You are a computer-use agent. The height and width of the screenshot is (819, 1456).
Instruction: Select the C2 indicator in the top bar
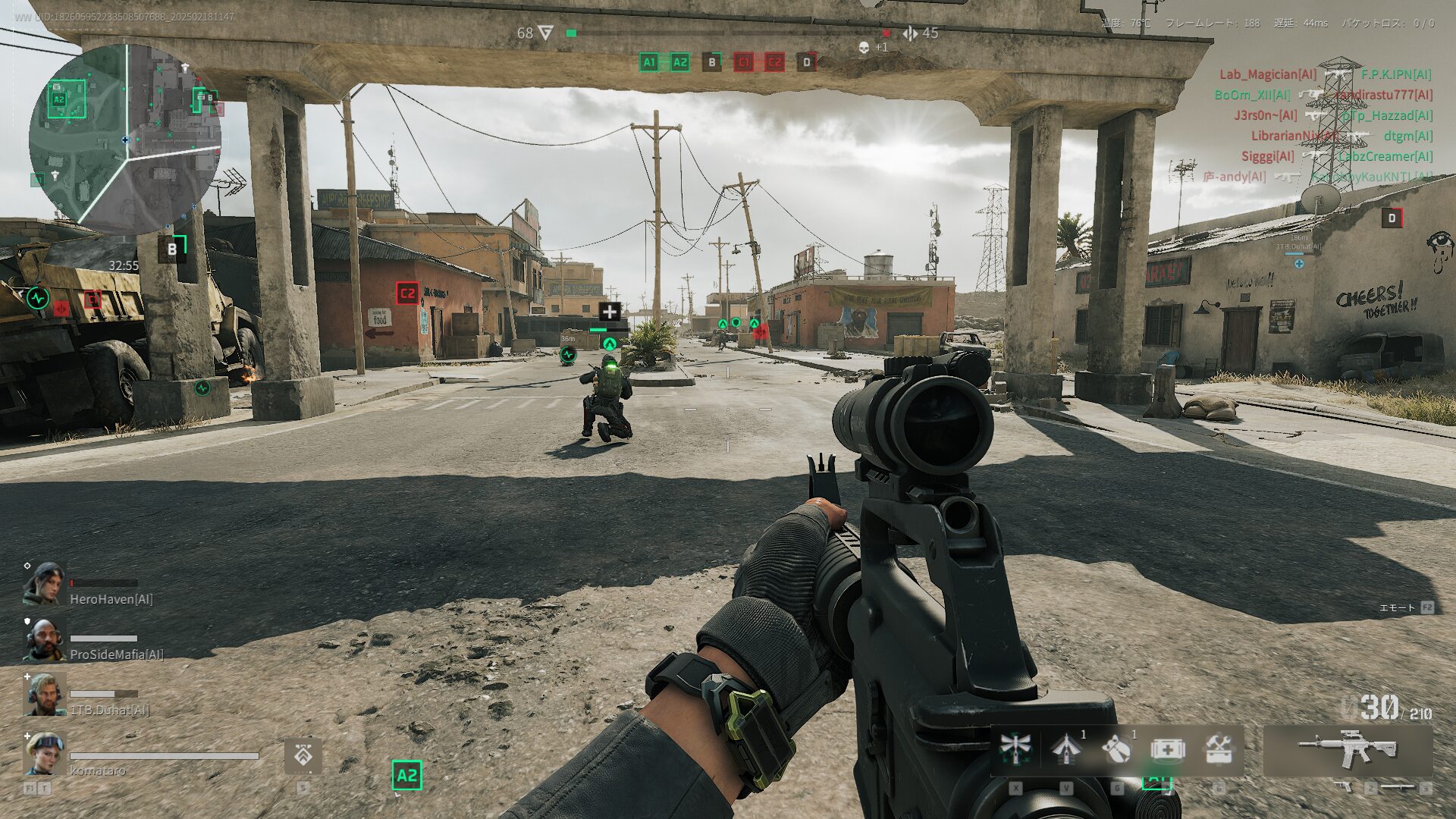point(774,62)
